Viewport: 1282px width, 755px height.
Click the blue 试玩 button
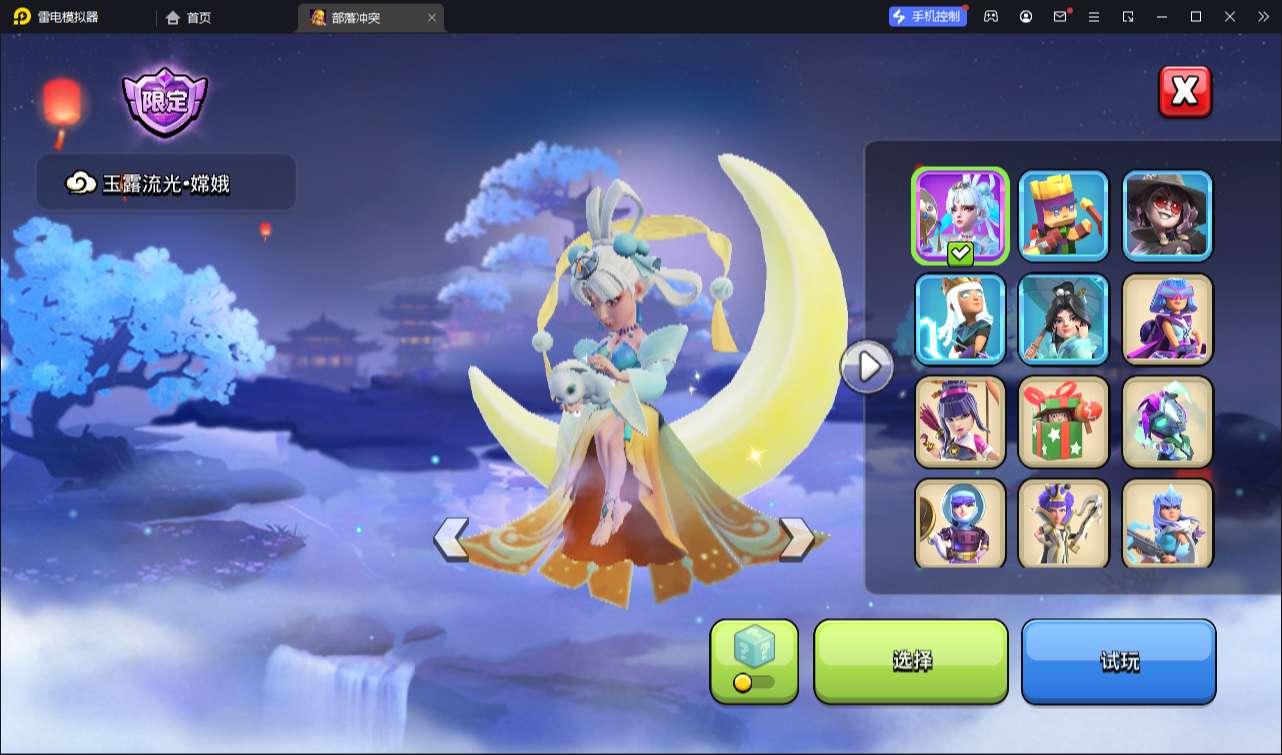tap(1118, 661)
